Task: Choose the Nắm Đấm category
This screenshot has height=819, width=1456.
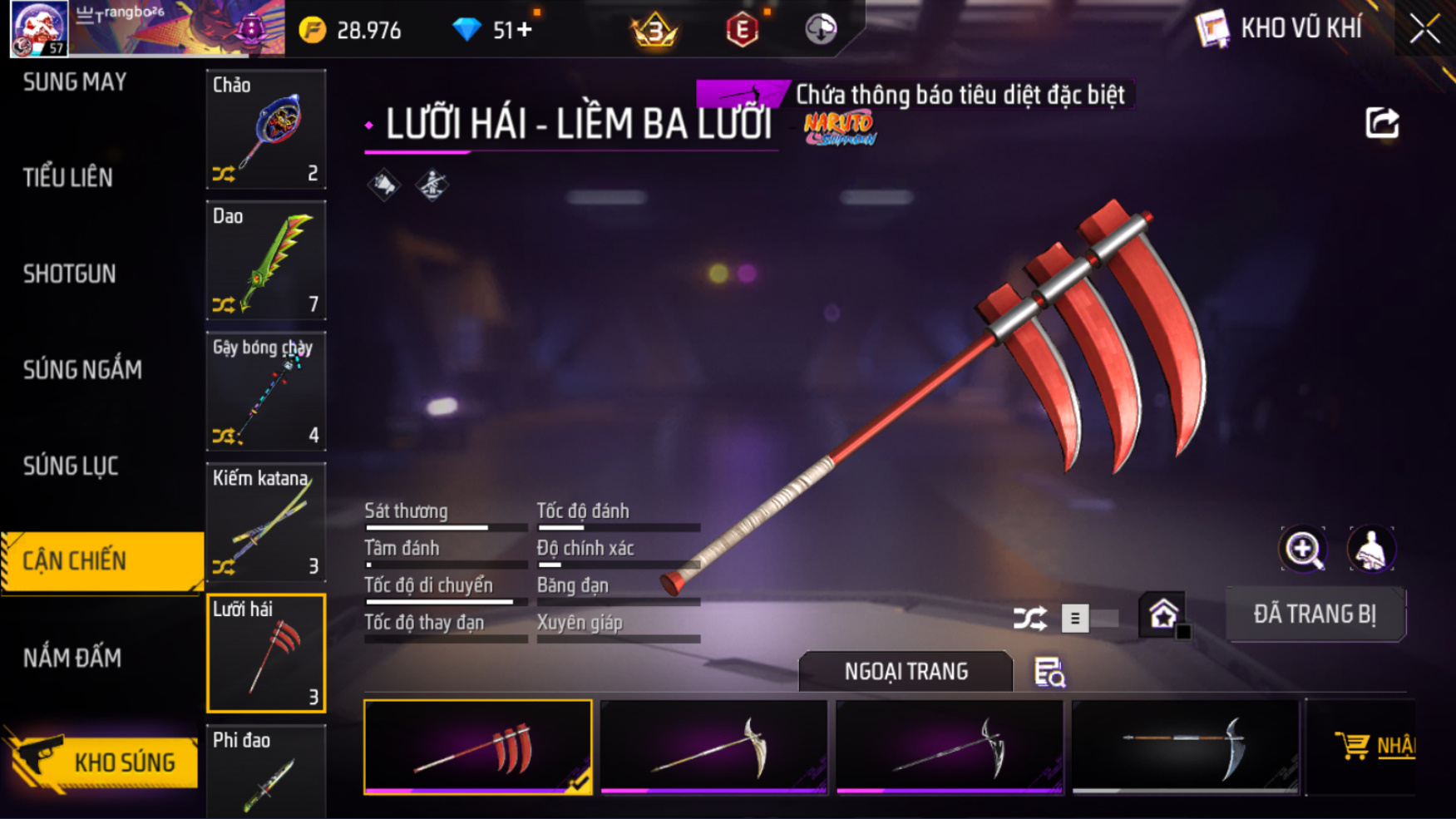Action: (x=72, y=658)
